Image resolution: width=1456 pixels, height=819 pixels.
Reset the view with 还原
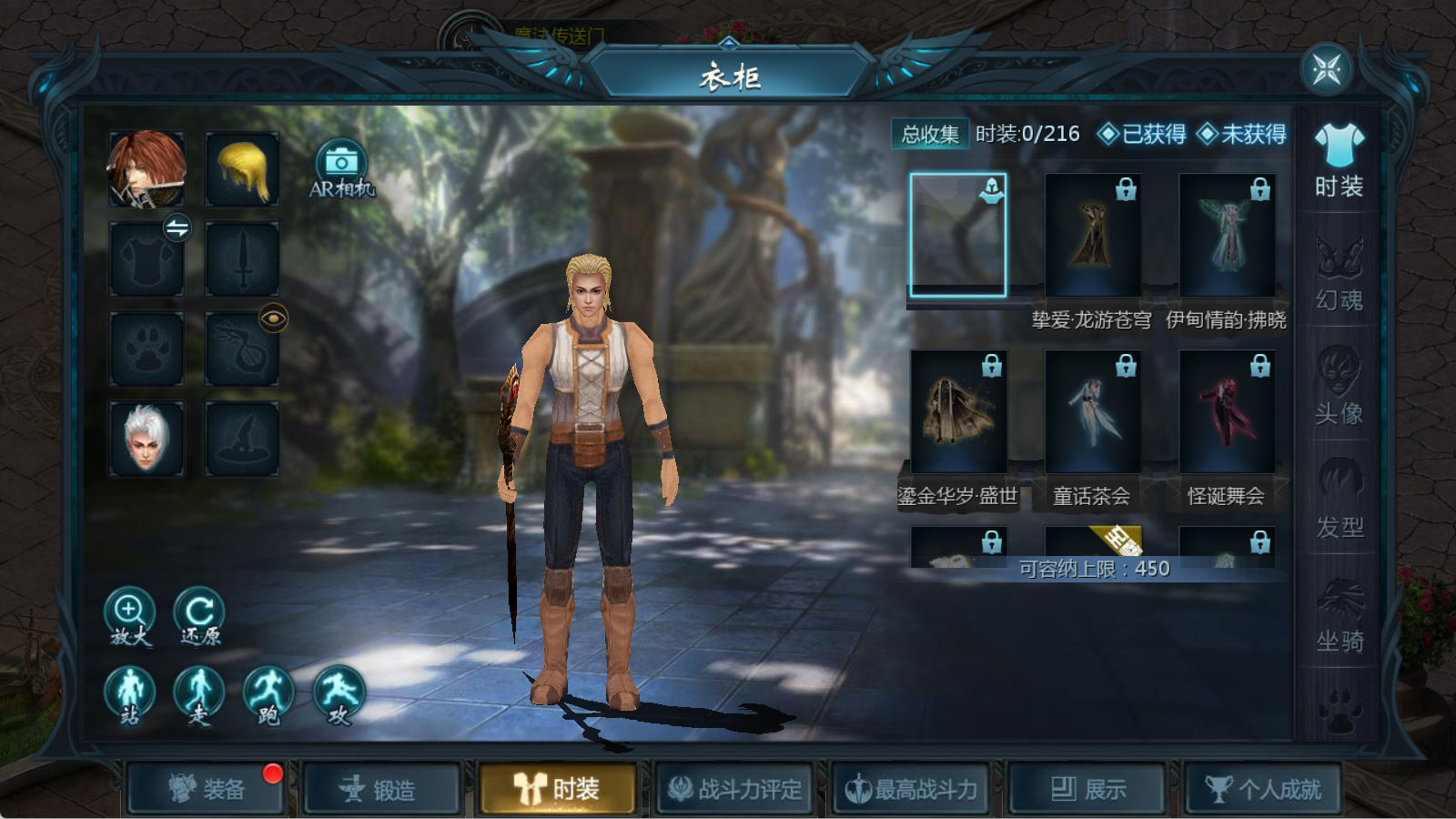pos(199,615)
